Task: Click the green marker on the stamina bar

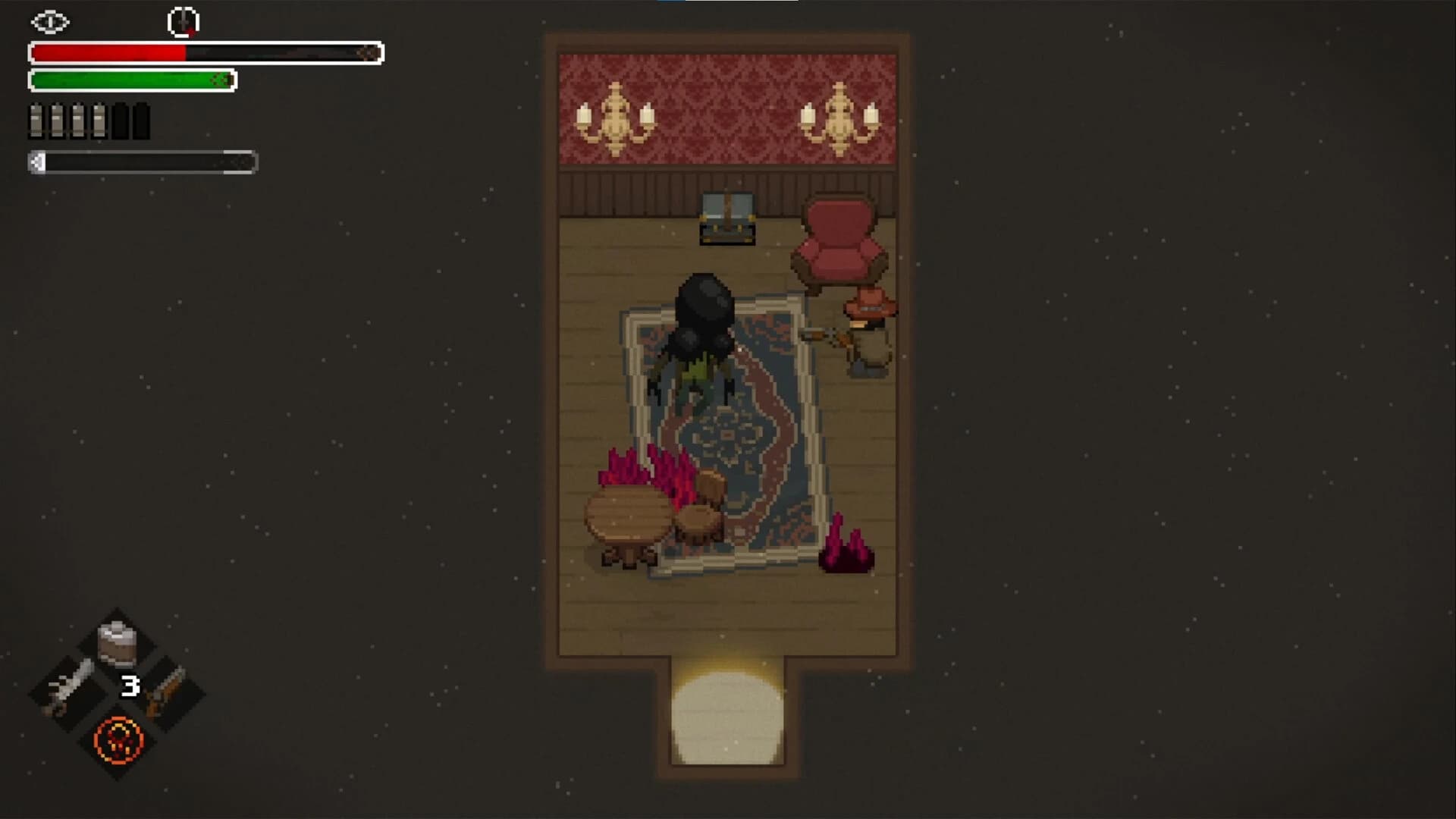Action: click(x=222, y=78)
